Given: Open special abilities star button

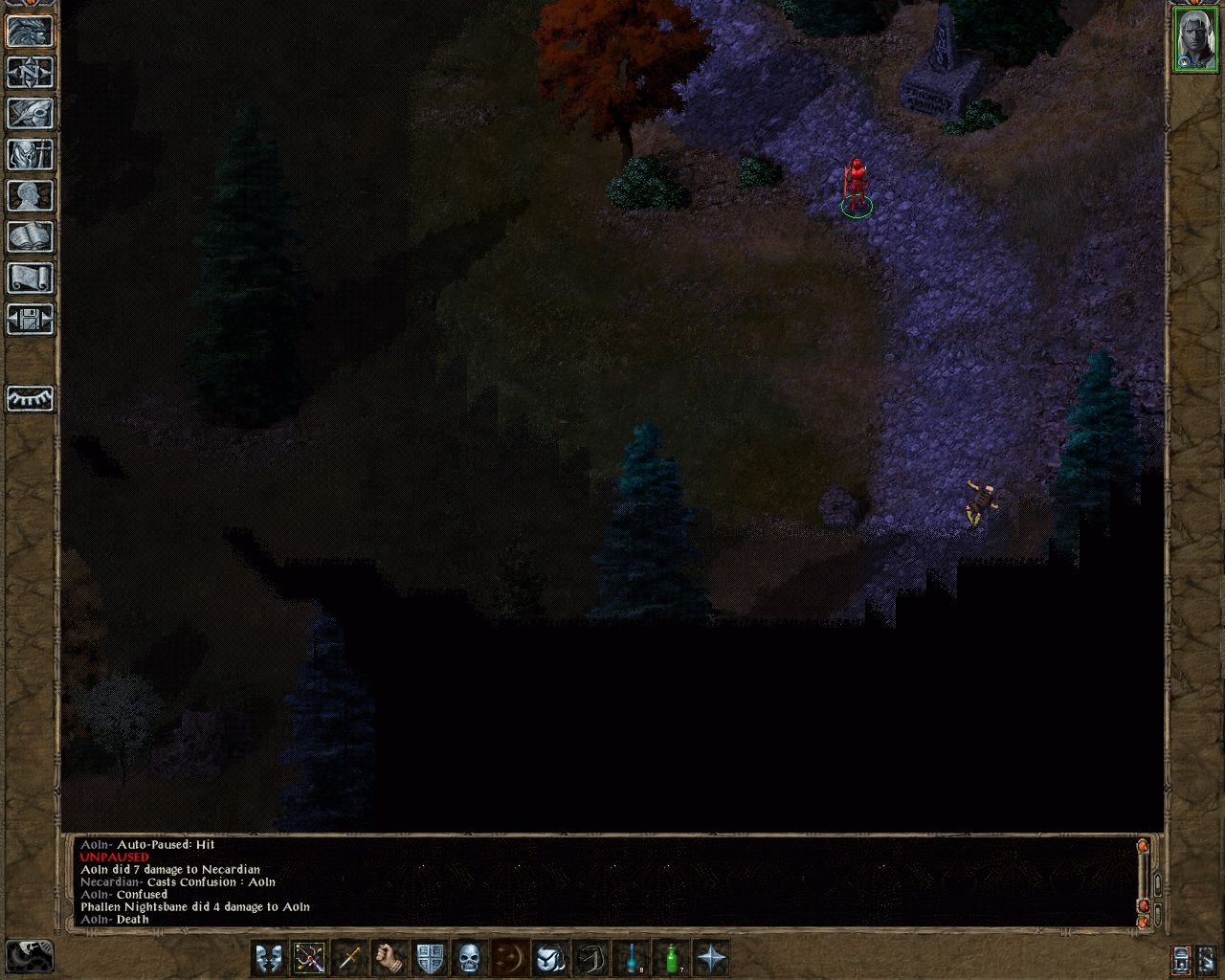Looking at the screenshot, I should coord(711,957).
